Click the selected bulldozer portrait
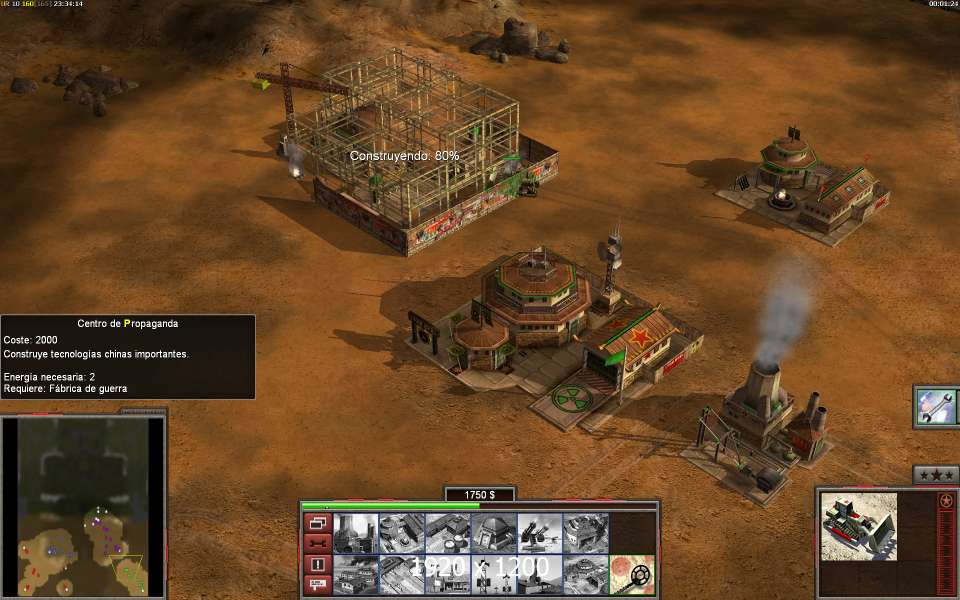 pos(858,527)
